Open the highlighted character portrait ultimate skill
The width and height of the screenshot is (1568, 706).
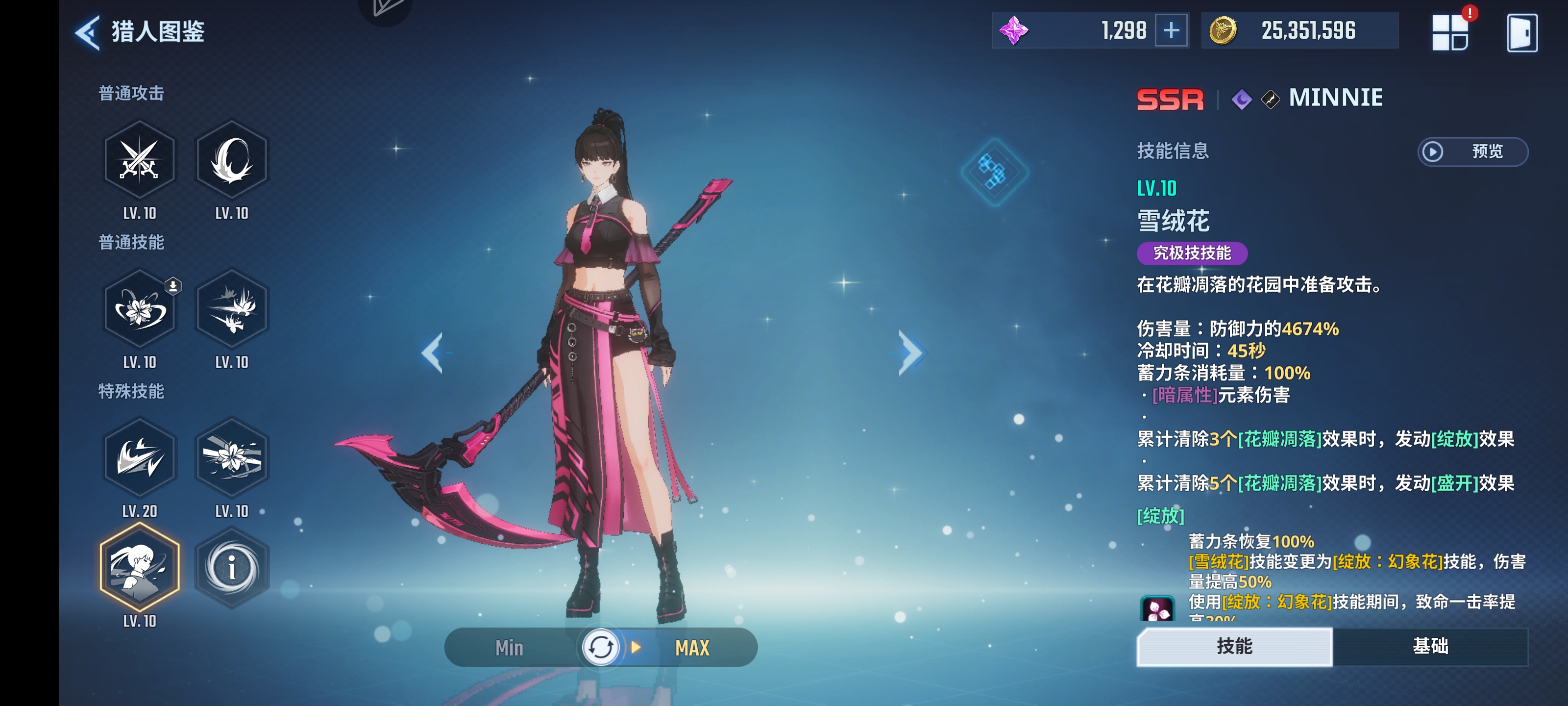coord(139,567)
